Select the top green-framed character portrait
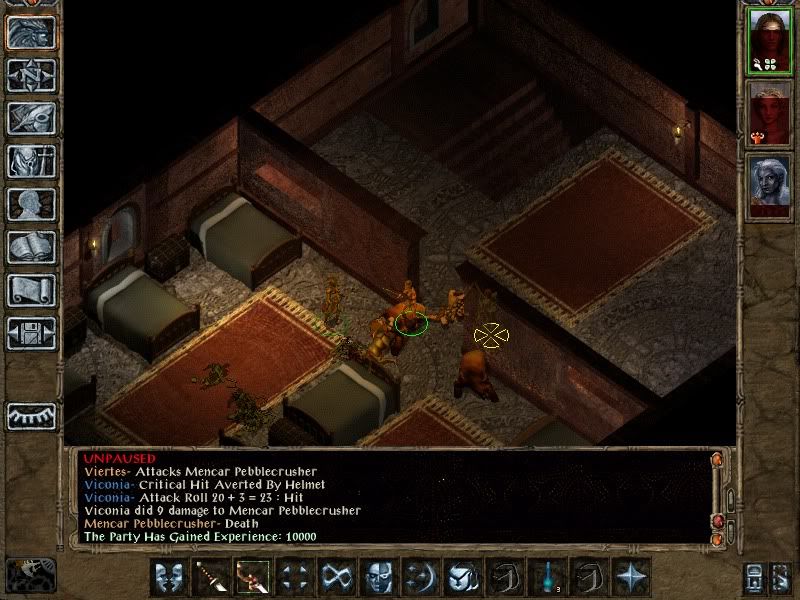The height and width of the screenshot is (600, 800). coord(769,40)
